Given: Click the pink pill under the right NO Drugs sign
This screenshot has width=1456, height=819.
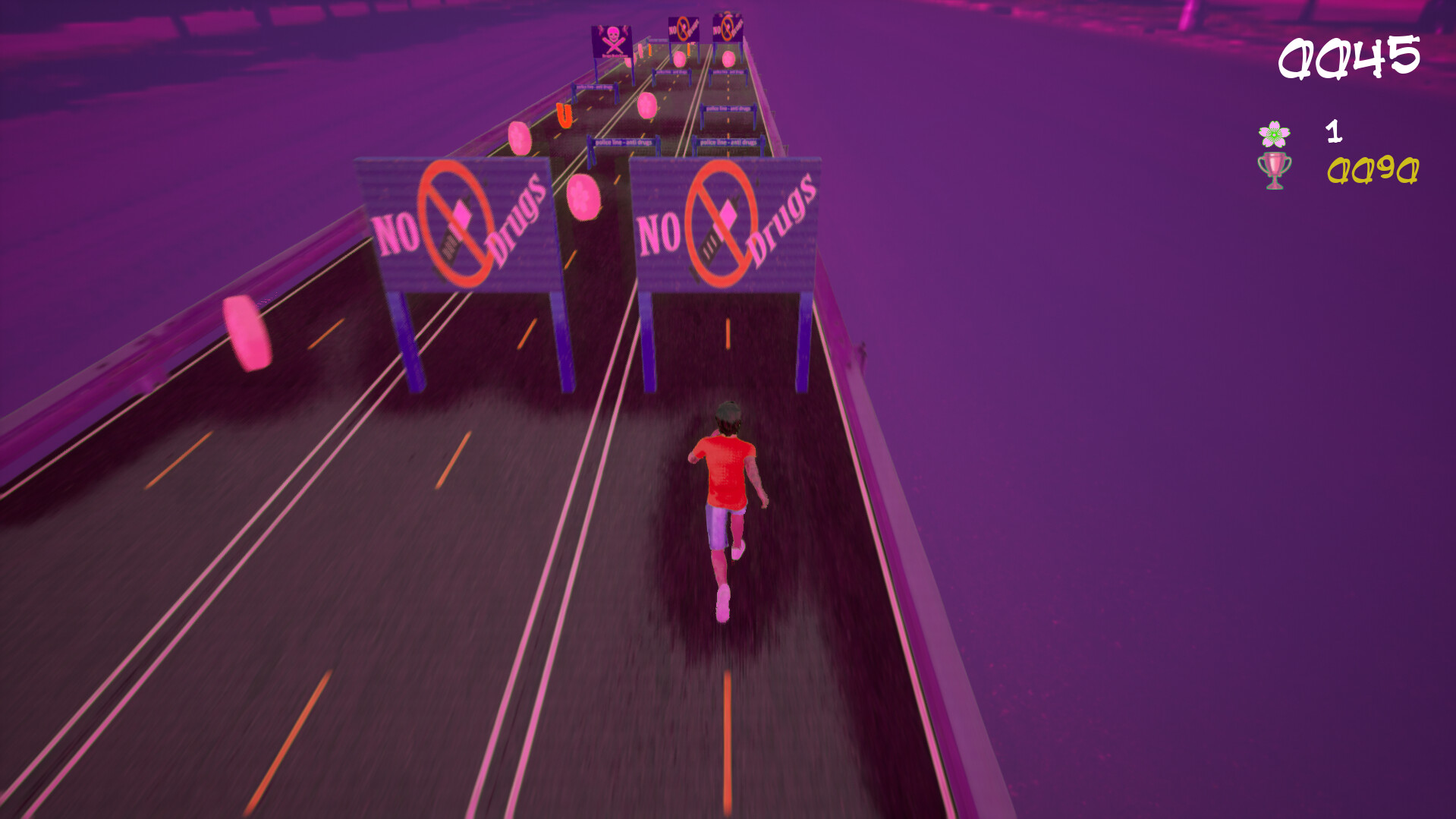Looking at the screenshot, I should [728, 58].
